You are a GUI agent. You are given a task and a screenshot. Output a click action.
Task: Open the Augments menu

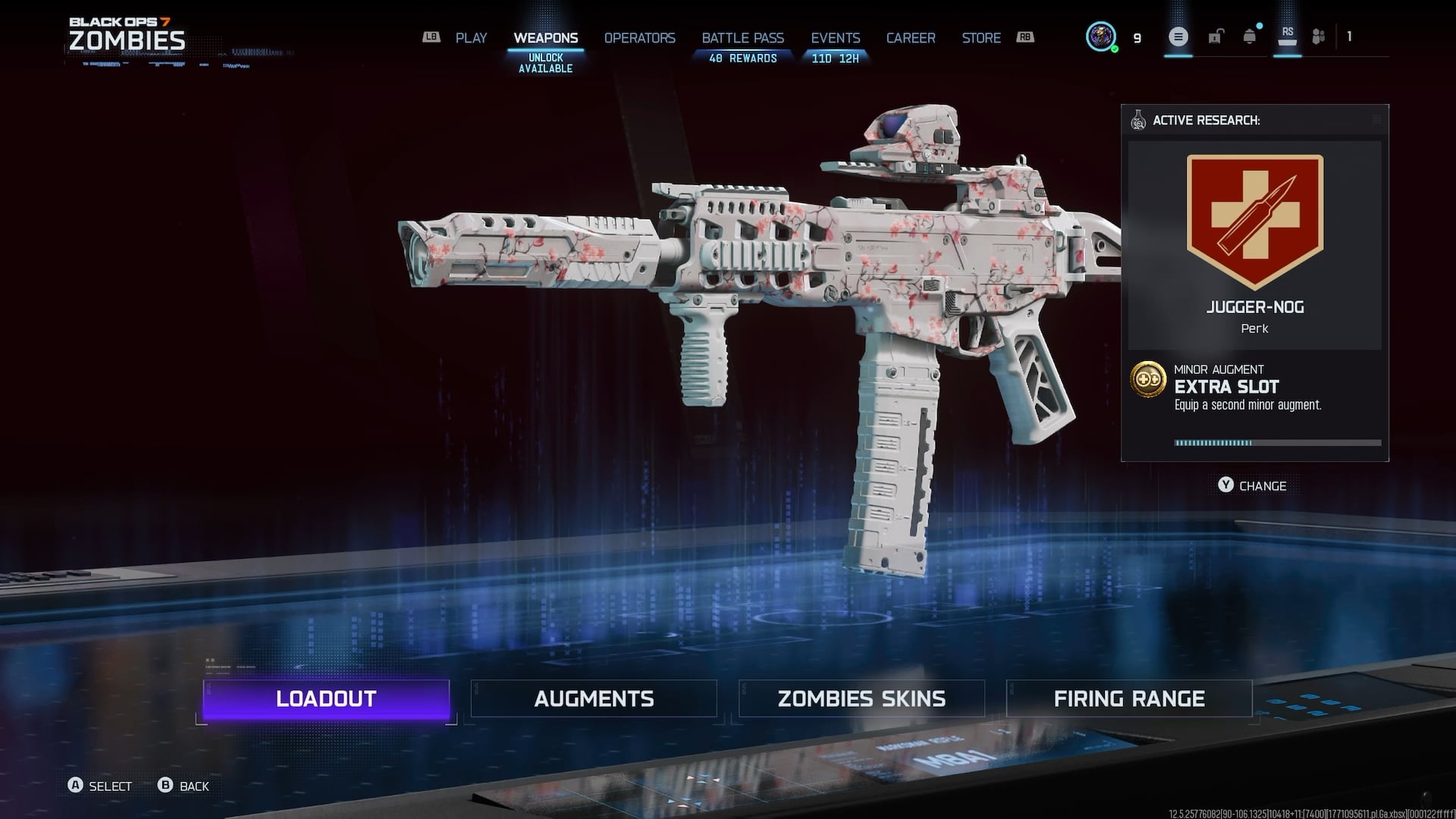click(594, 698)
